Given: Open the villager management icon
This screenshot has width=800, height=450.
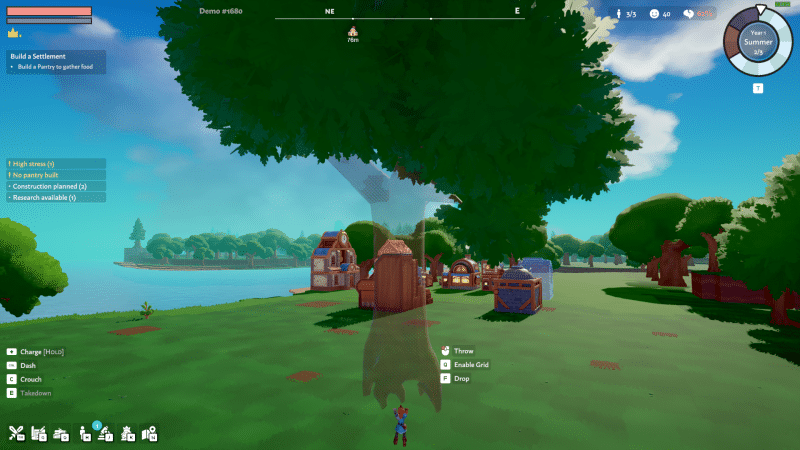Looking at the screenshot, I should point(83,433).
